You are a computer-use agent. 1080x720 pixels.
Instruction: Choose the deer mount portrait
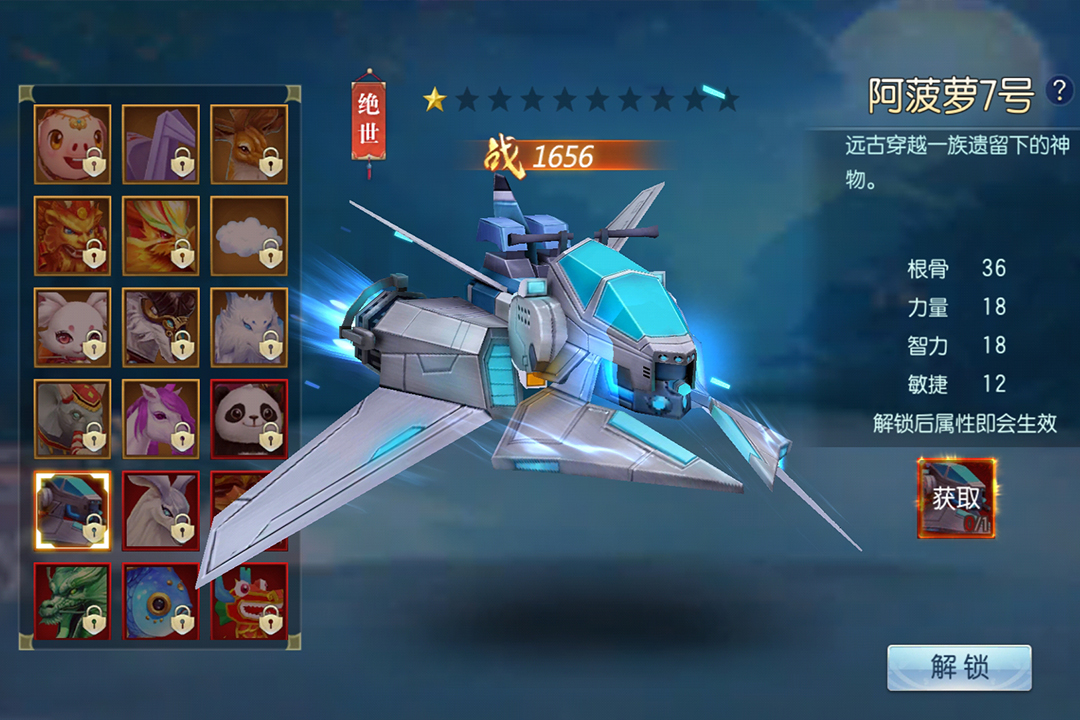pos(249,144)
